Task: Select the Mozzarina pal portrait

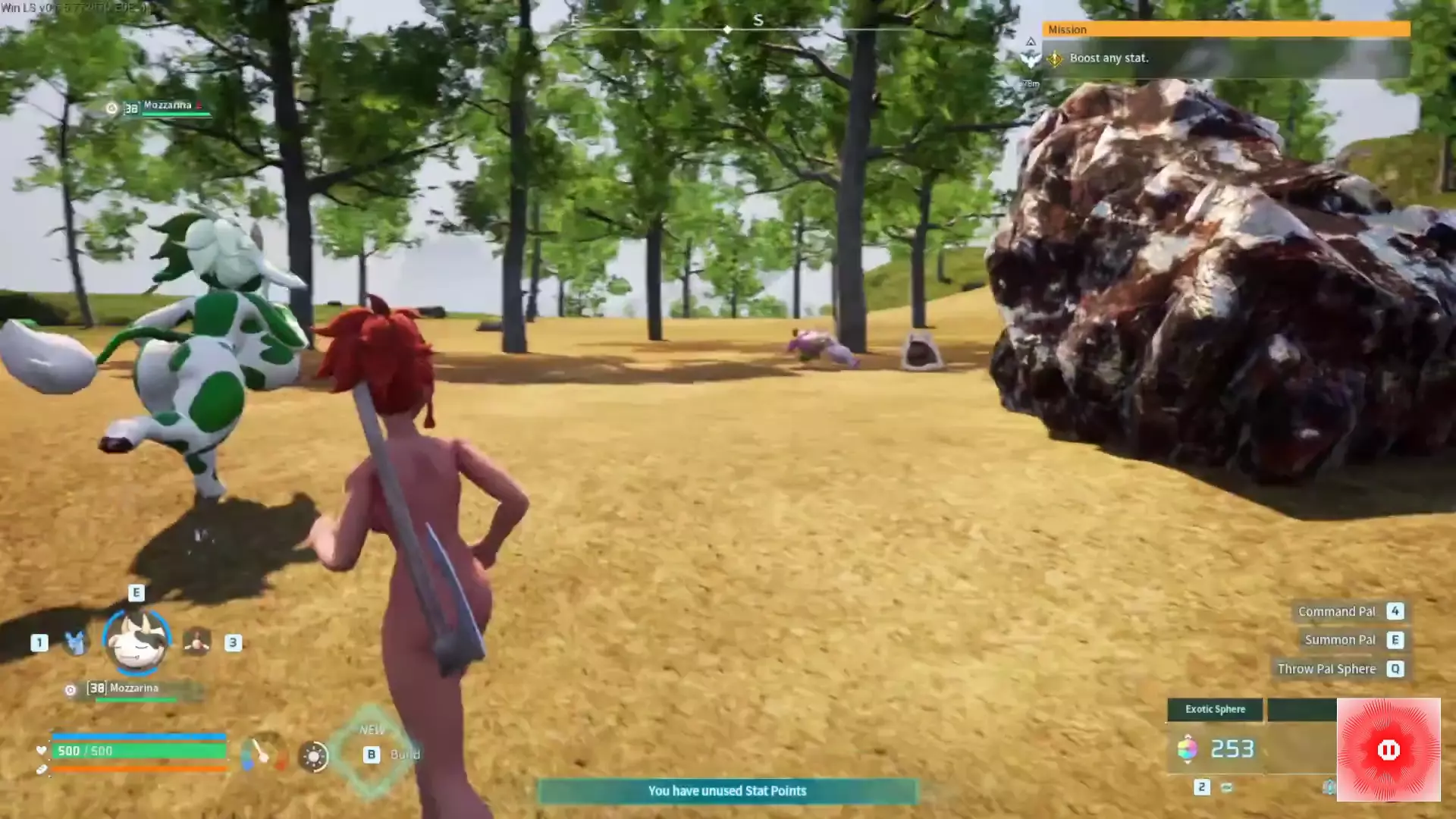Action: click(136, 642)
